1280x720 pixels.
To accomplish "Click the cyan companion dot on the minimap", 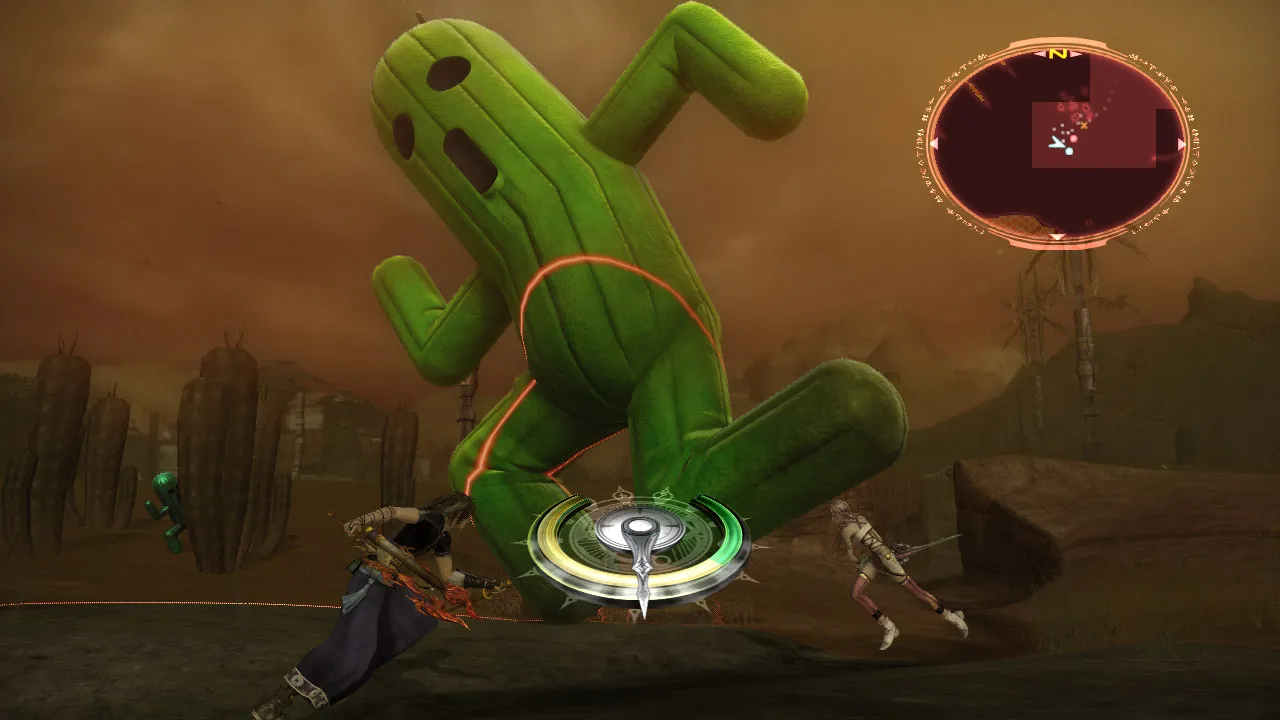I will 1067,151.
